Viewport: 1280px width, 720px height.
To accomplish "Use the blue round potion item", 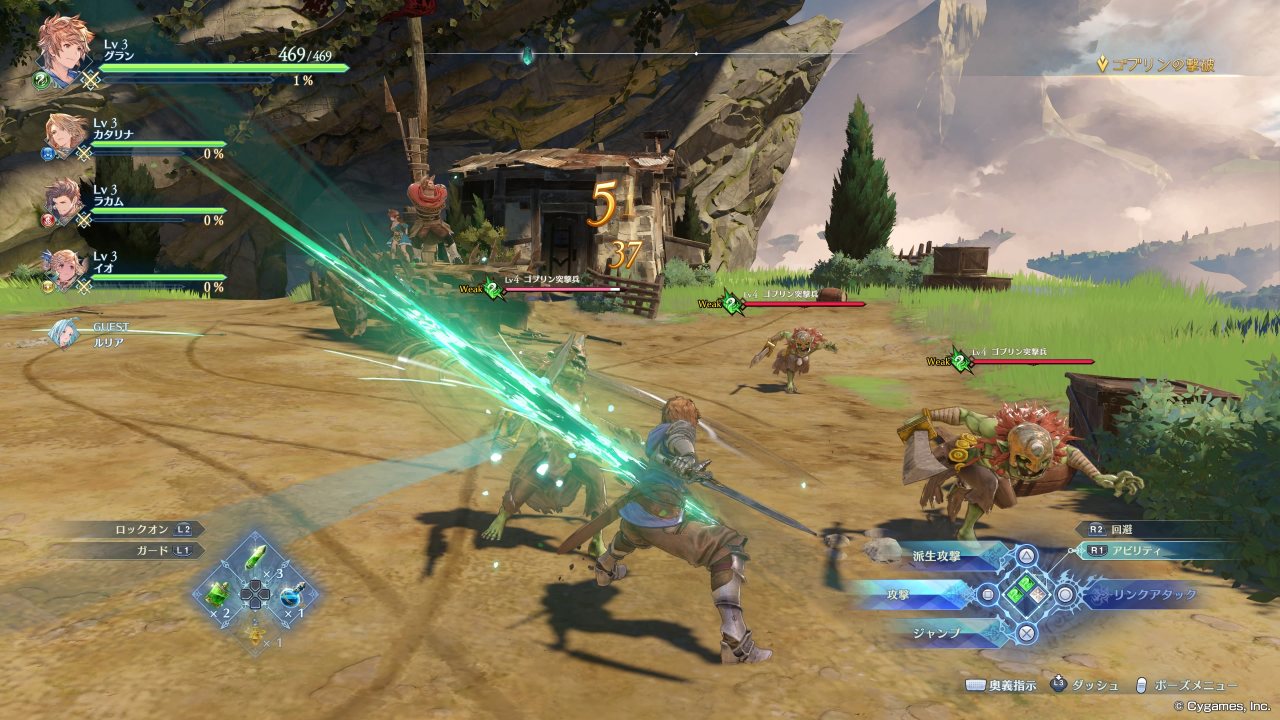I will click(x=293, y=593).
